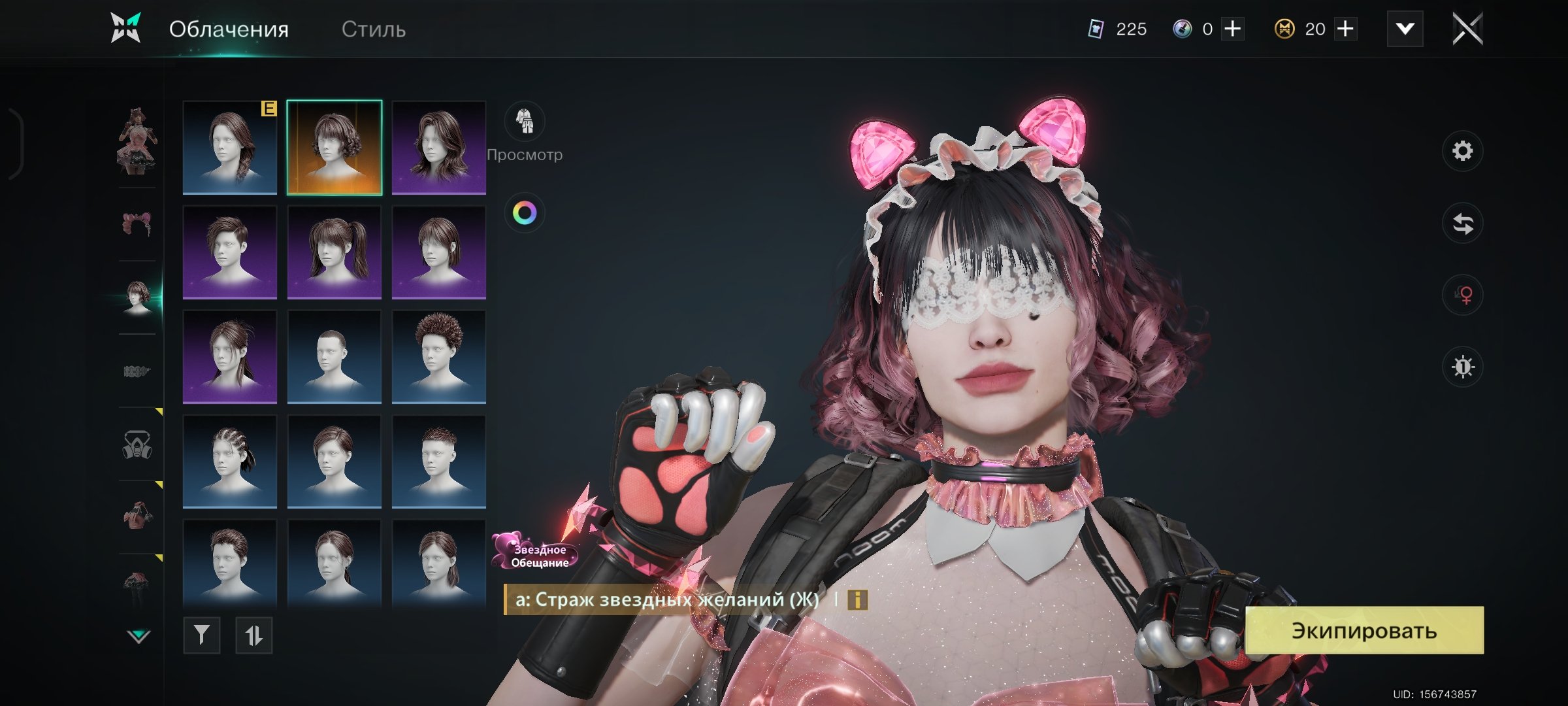Image resolution: width=1568 pixels, height=706 pixels.
Task: Open the Облачения tab
Action: tap(229, 29)
